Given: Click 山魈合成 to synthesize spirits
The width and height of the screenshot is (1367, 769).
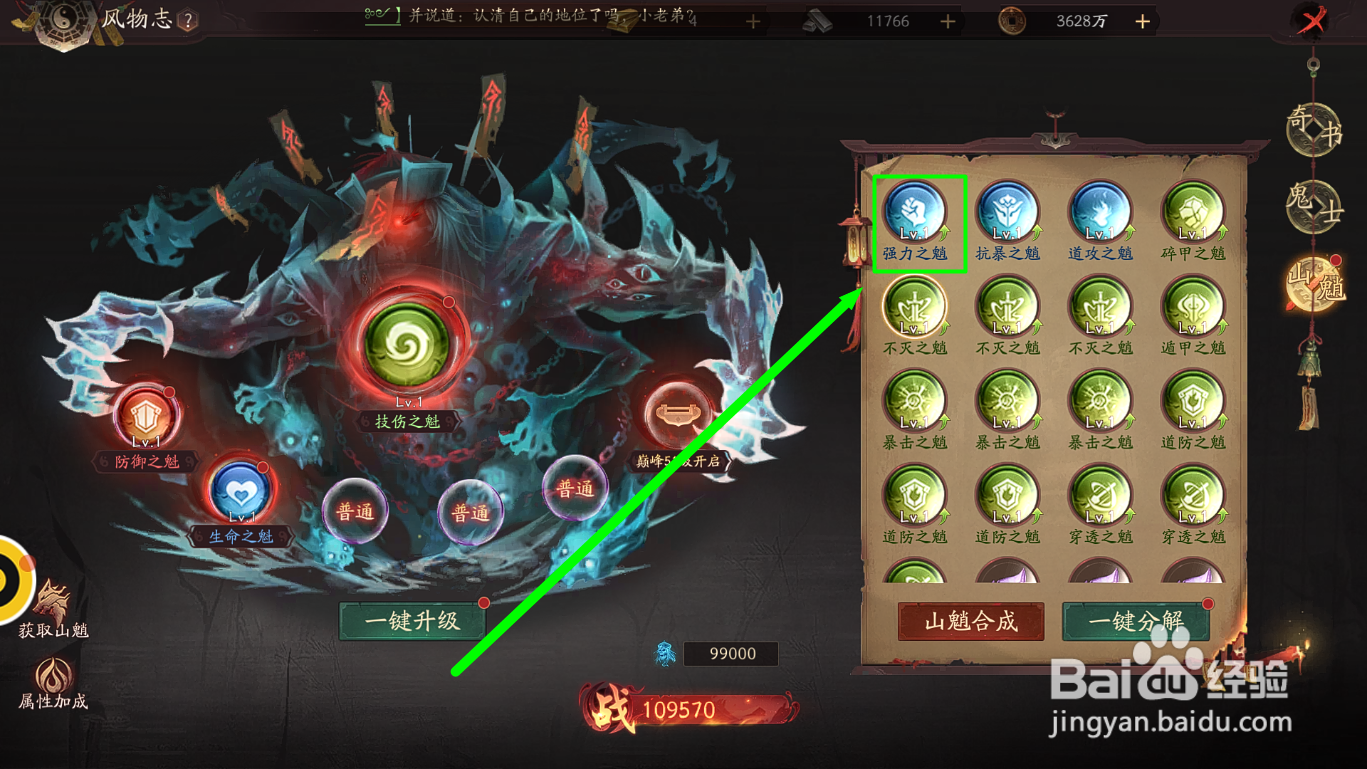Looking at the screenshot, I should [x=969, y=621].
